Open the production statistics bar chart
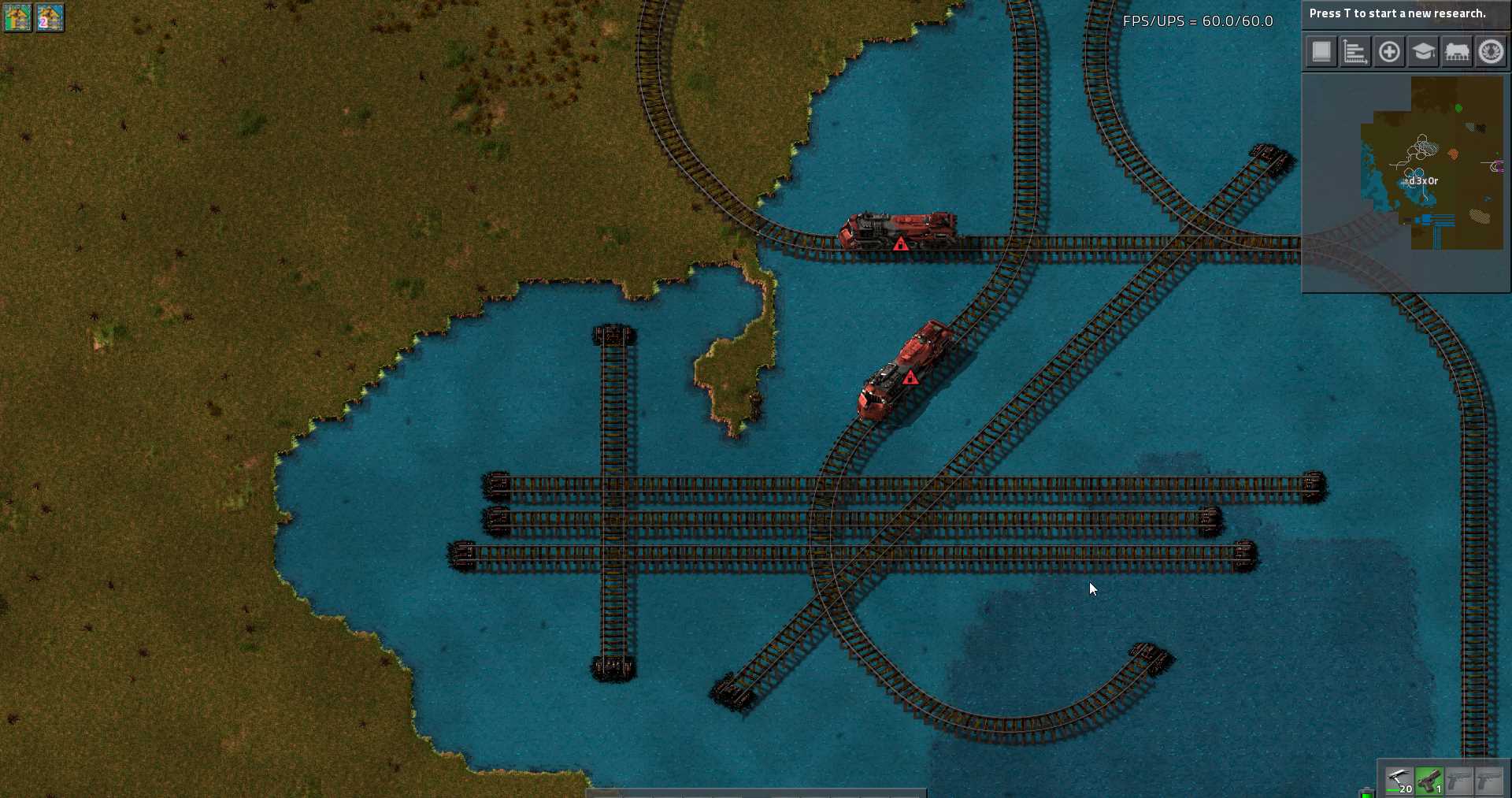Screen dimensions: 1512x798 click(x=1355, y=52)
